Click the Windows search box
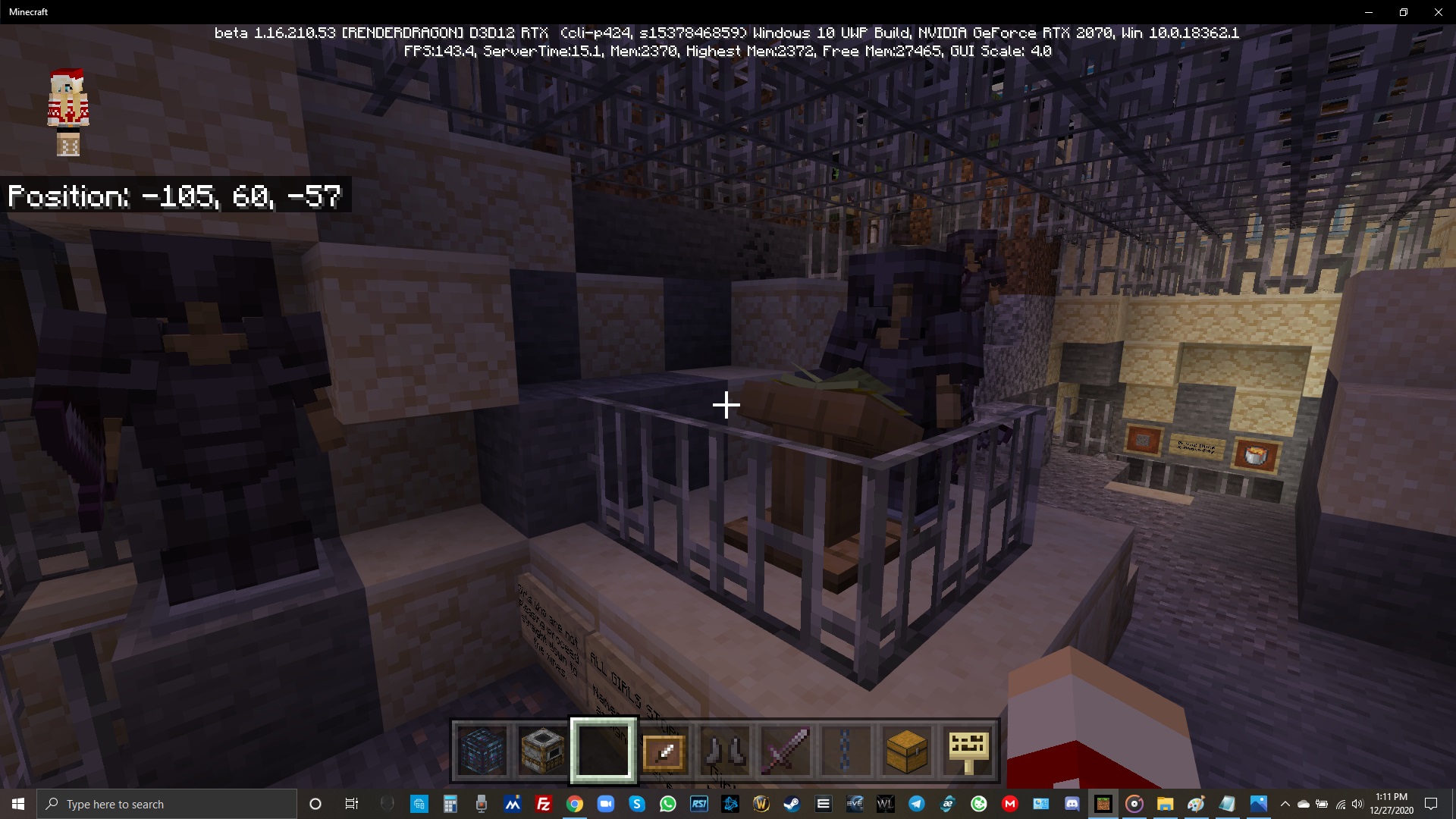 pos(167,804)
